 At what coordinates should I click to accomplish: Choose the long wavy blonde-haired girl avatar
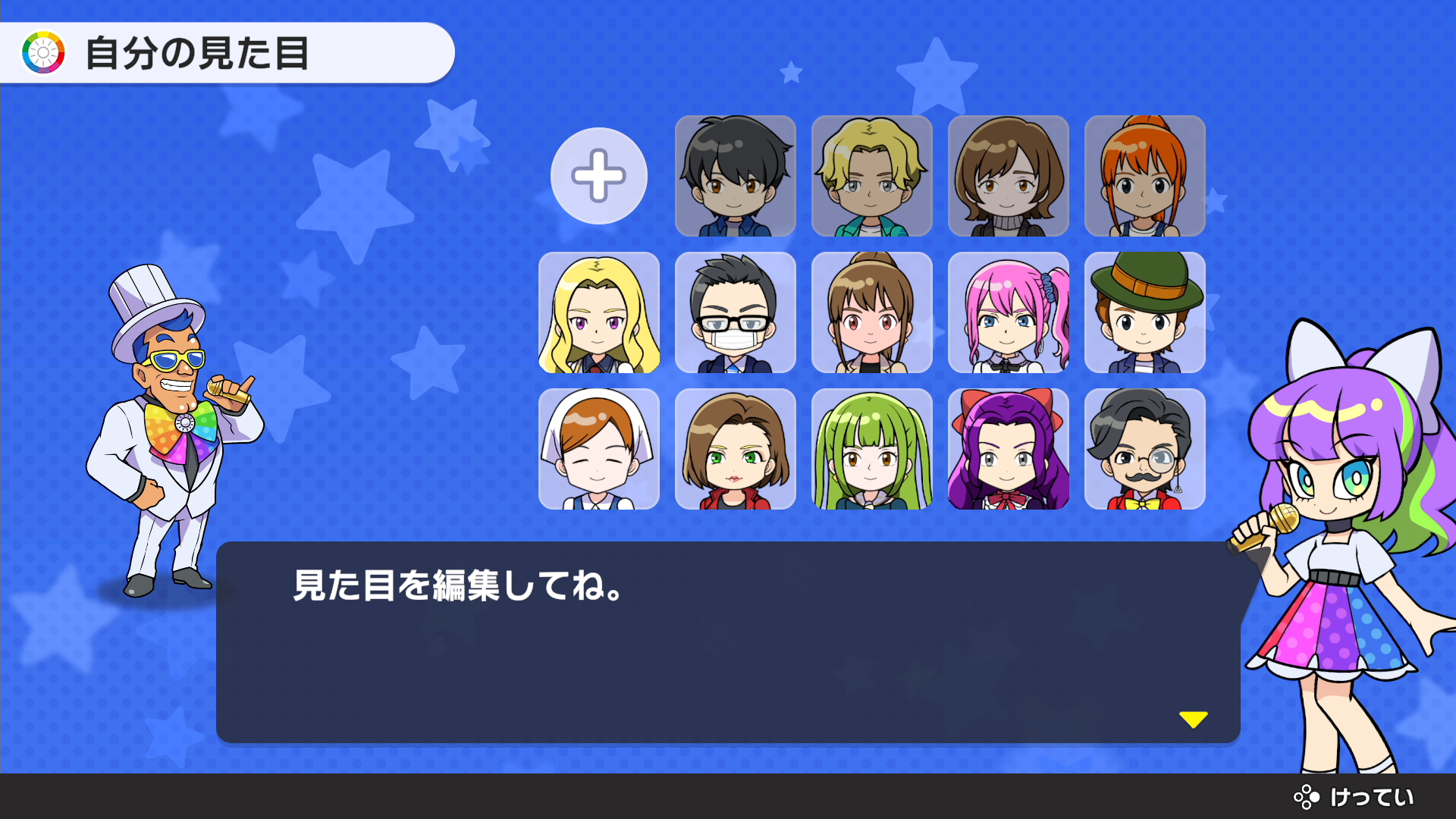click(x=598, y=312)
